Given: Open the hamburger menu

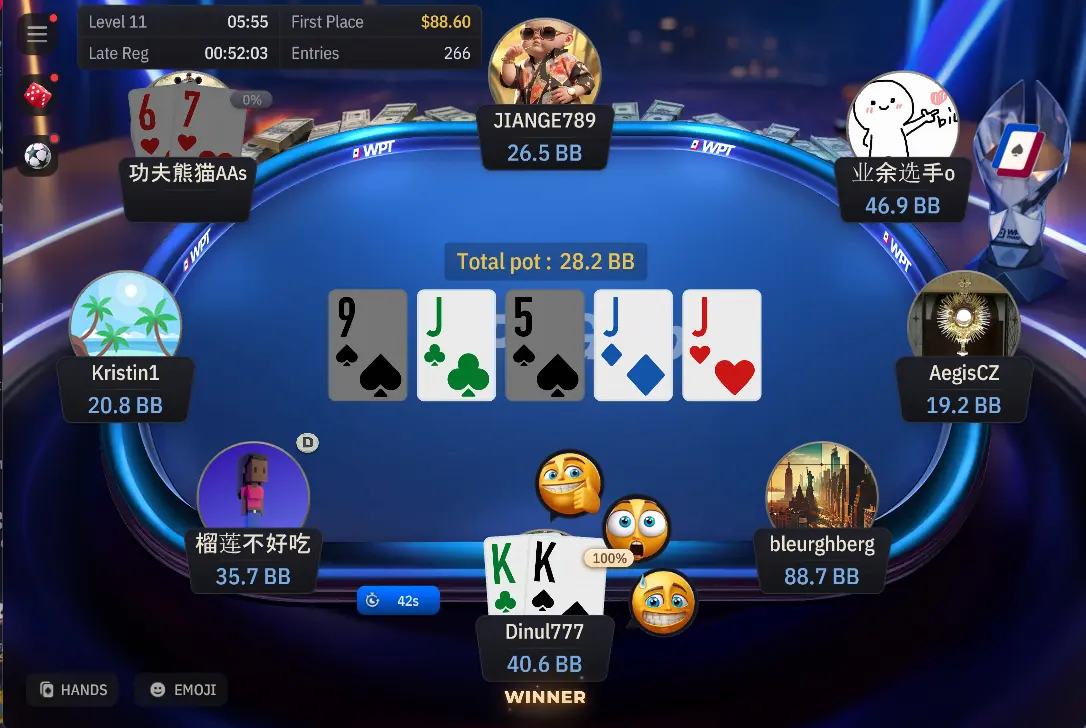Looking at the screenshot, I should [x=37, y=35].
